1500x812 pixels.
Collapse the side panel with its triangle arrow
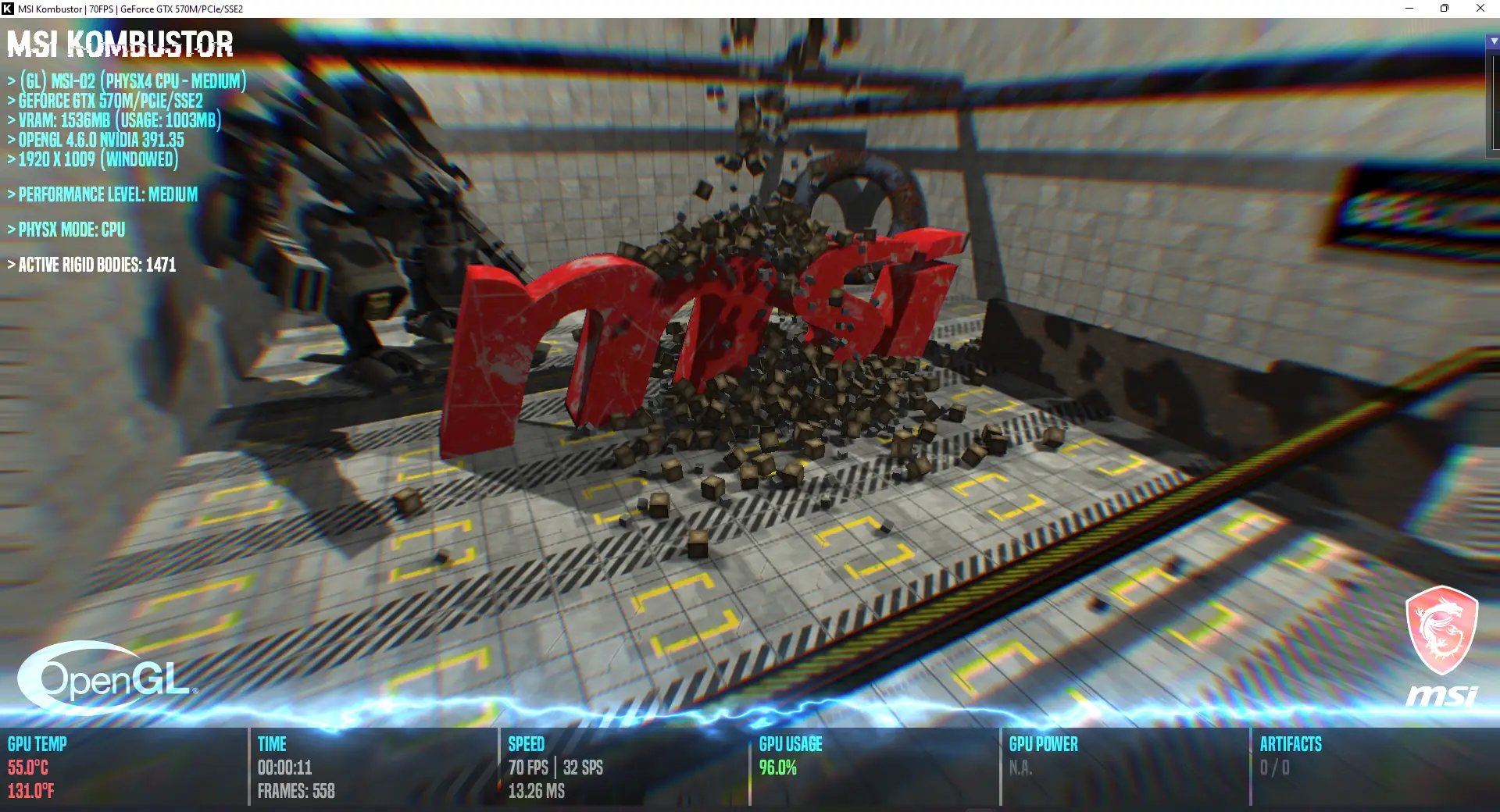1494,41
